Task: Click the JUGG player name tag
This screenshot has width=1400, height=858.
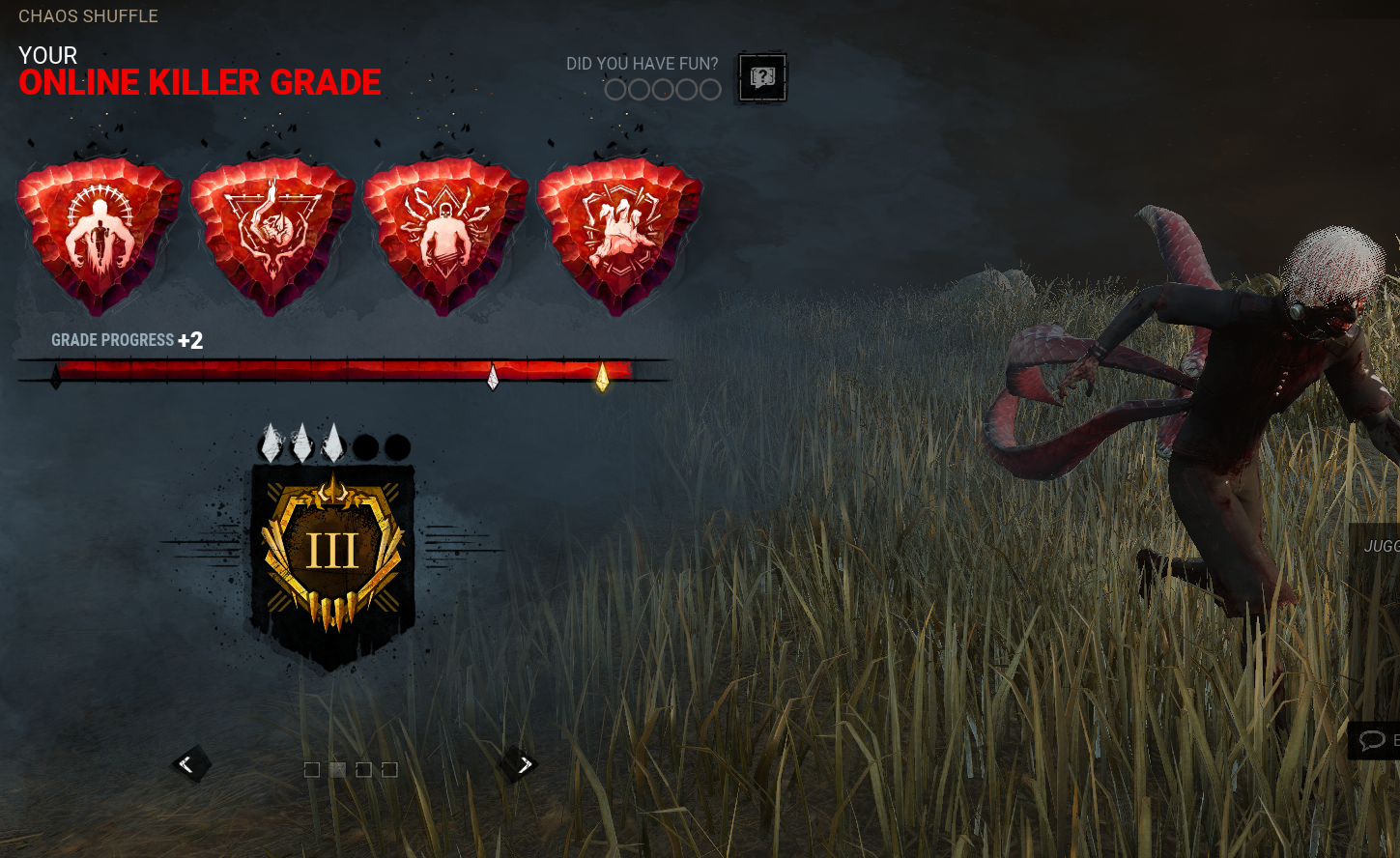Action: 1384,546
